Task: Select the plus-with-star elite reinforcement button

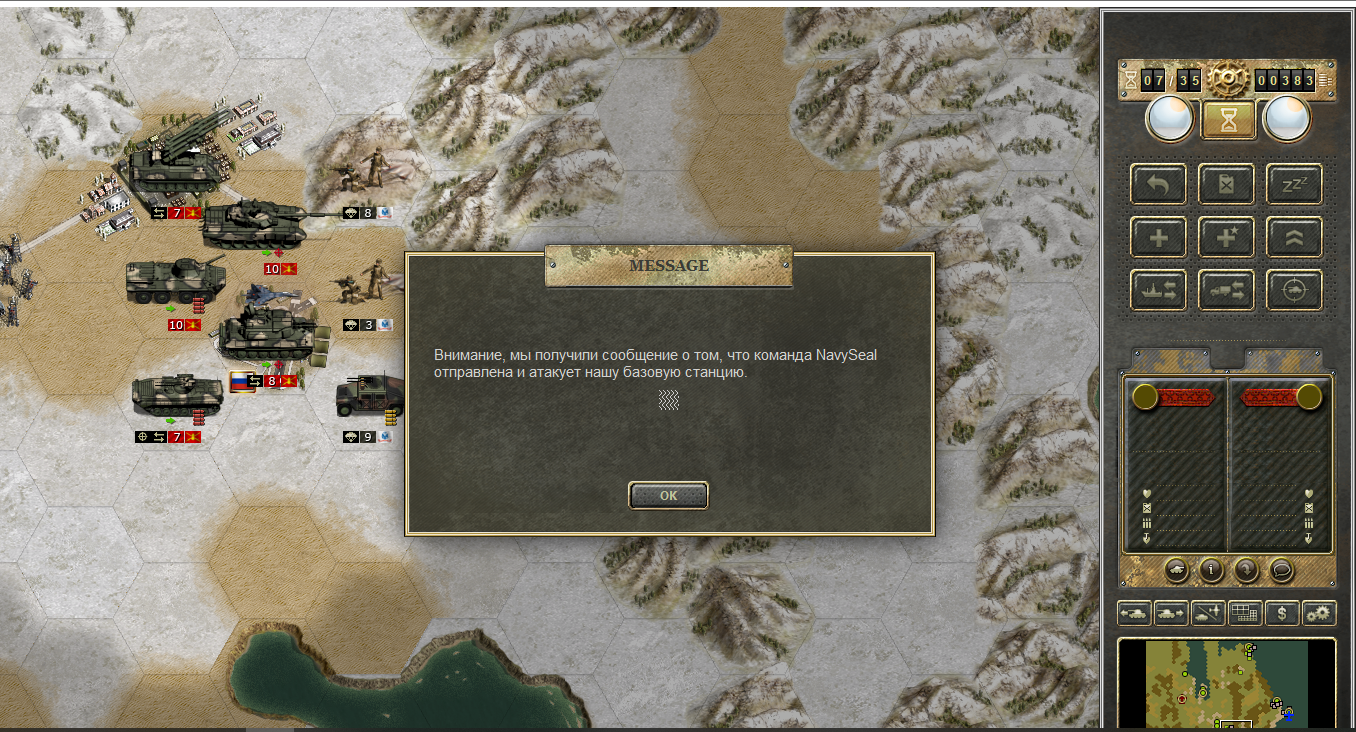Action: pos(1227,238)
